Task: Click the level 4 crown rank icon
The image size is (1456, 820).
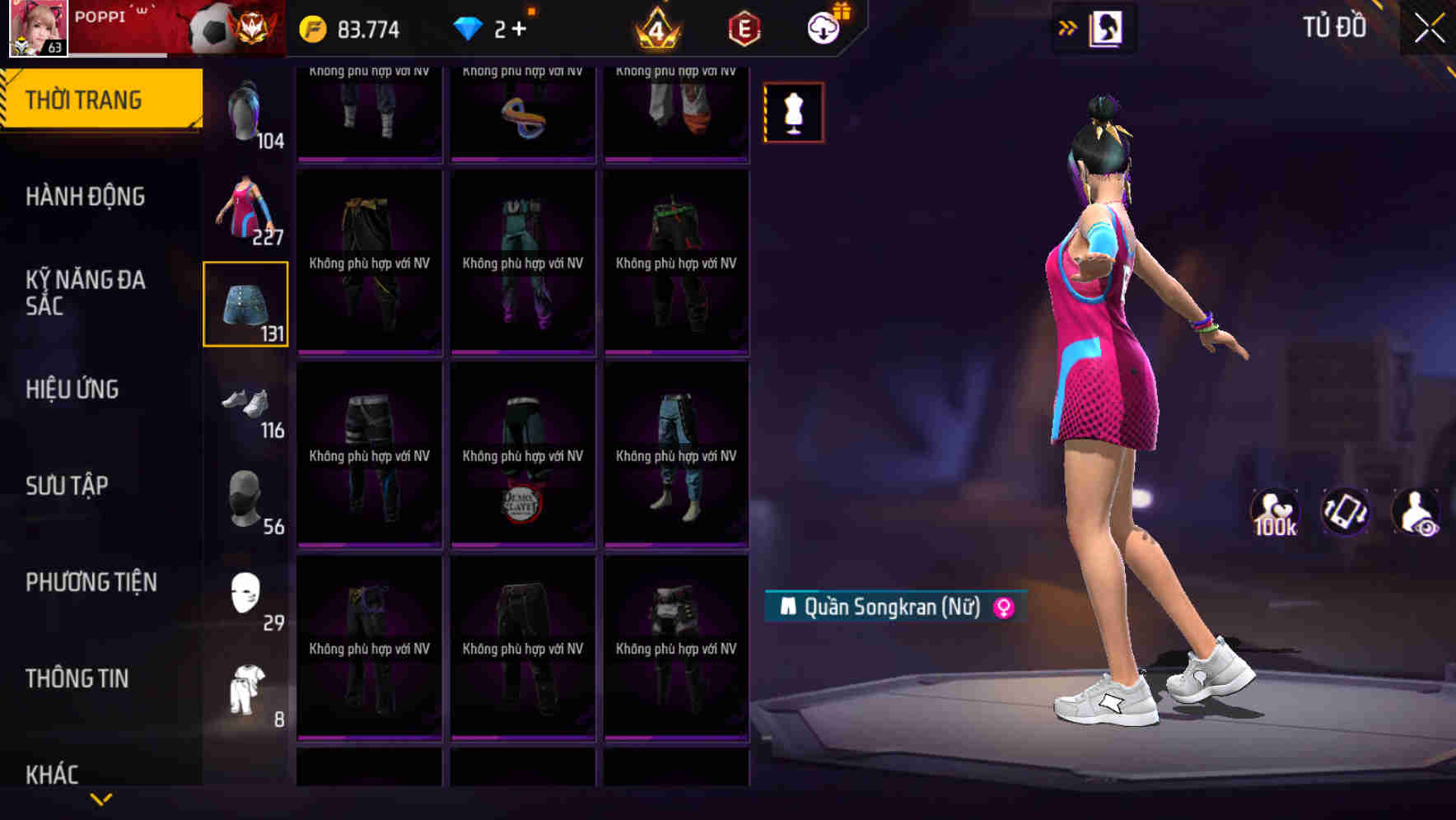Action: (x=655, y=27)
